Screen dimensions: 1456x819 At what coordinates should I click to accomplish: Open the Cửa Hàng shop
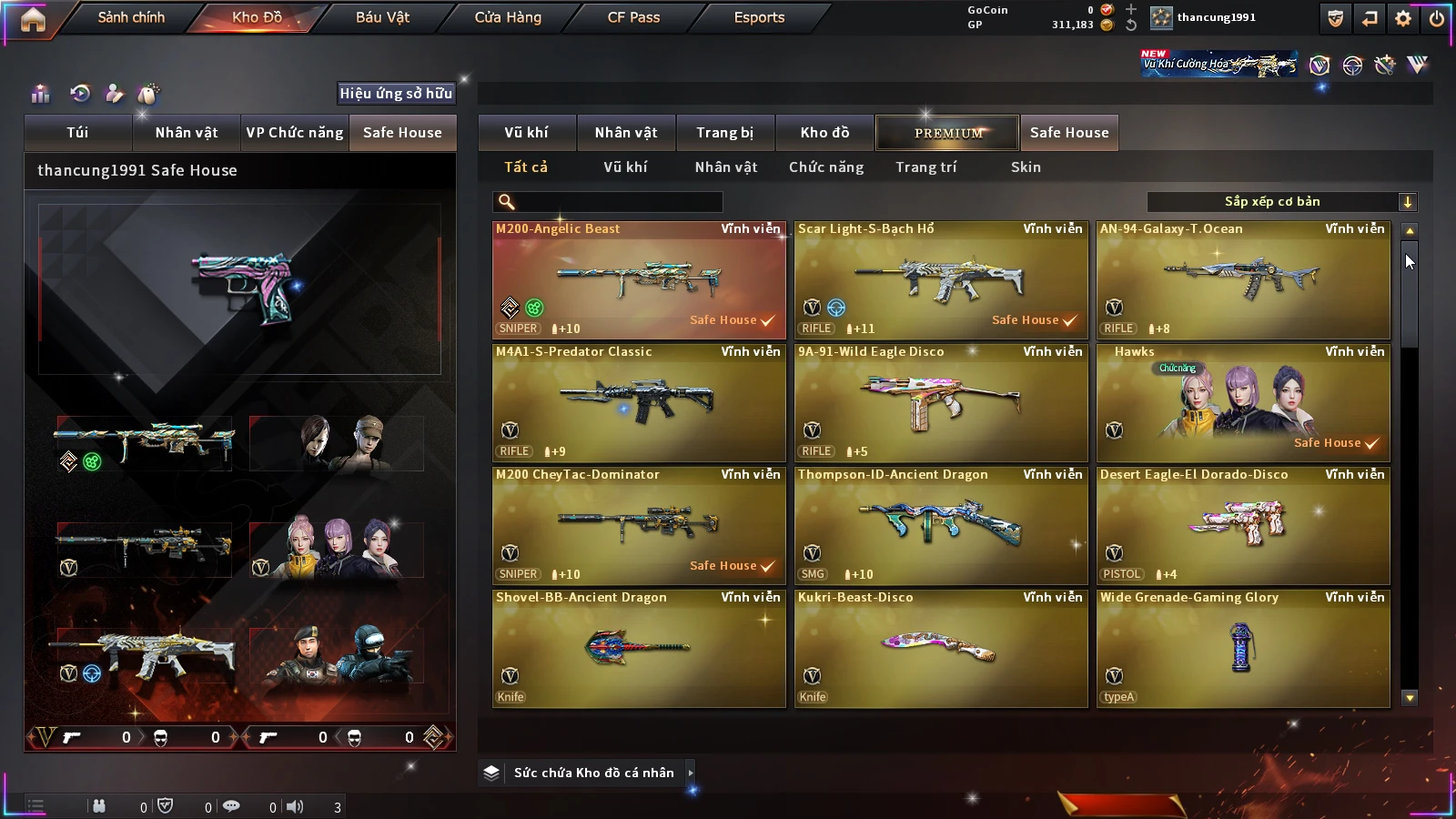(508, 17)
